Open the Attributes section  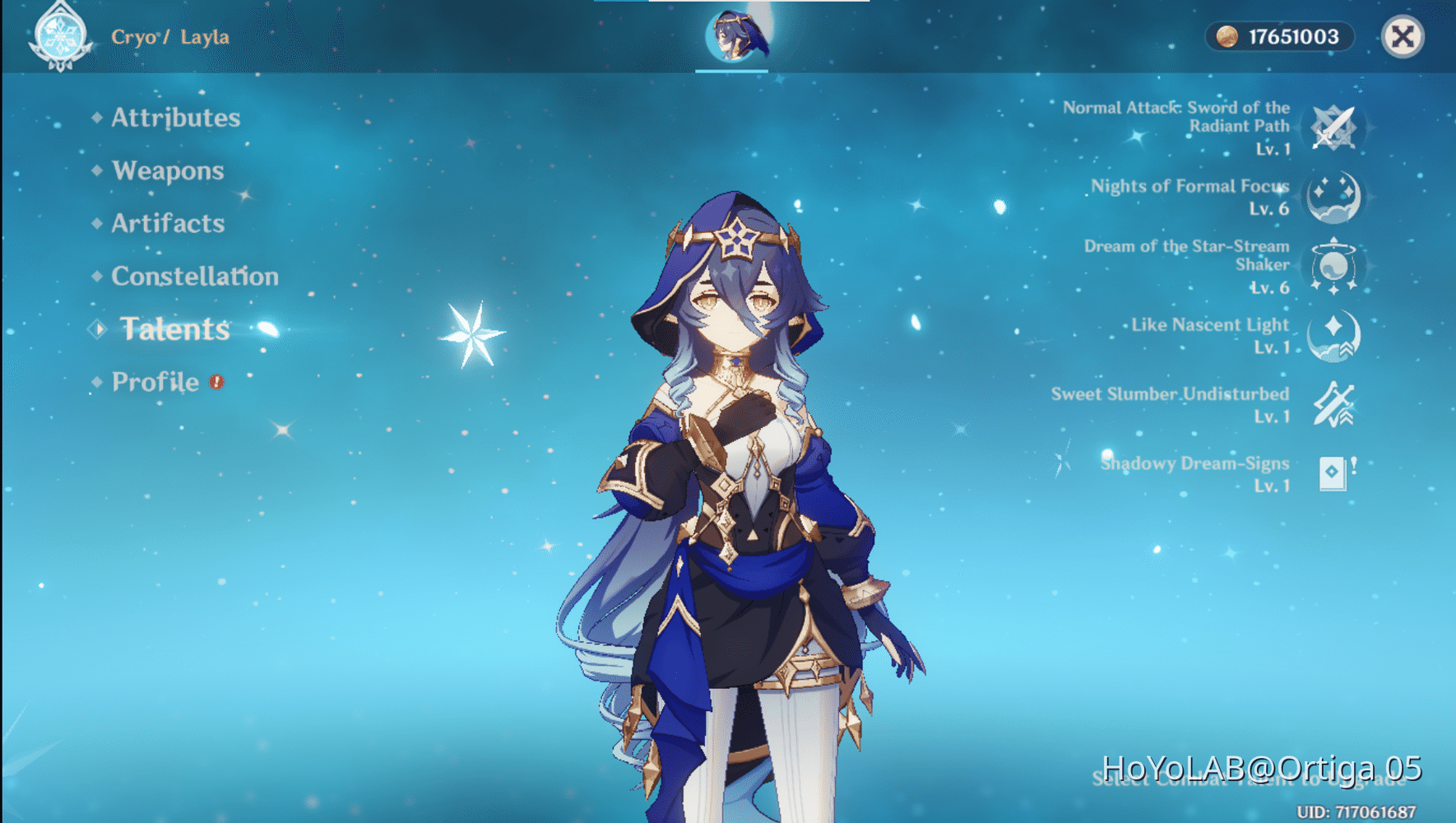(x=175, y=118)
